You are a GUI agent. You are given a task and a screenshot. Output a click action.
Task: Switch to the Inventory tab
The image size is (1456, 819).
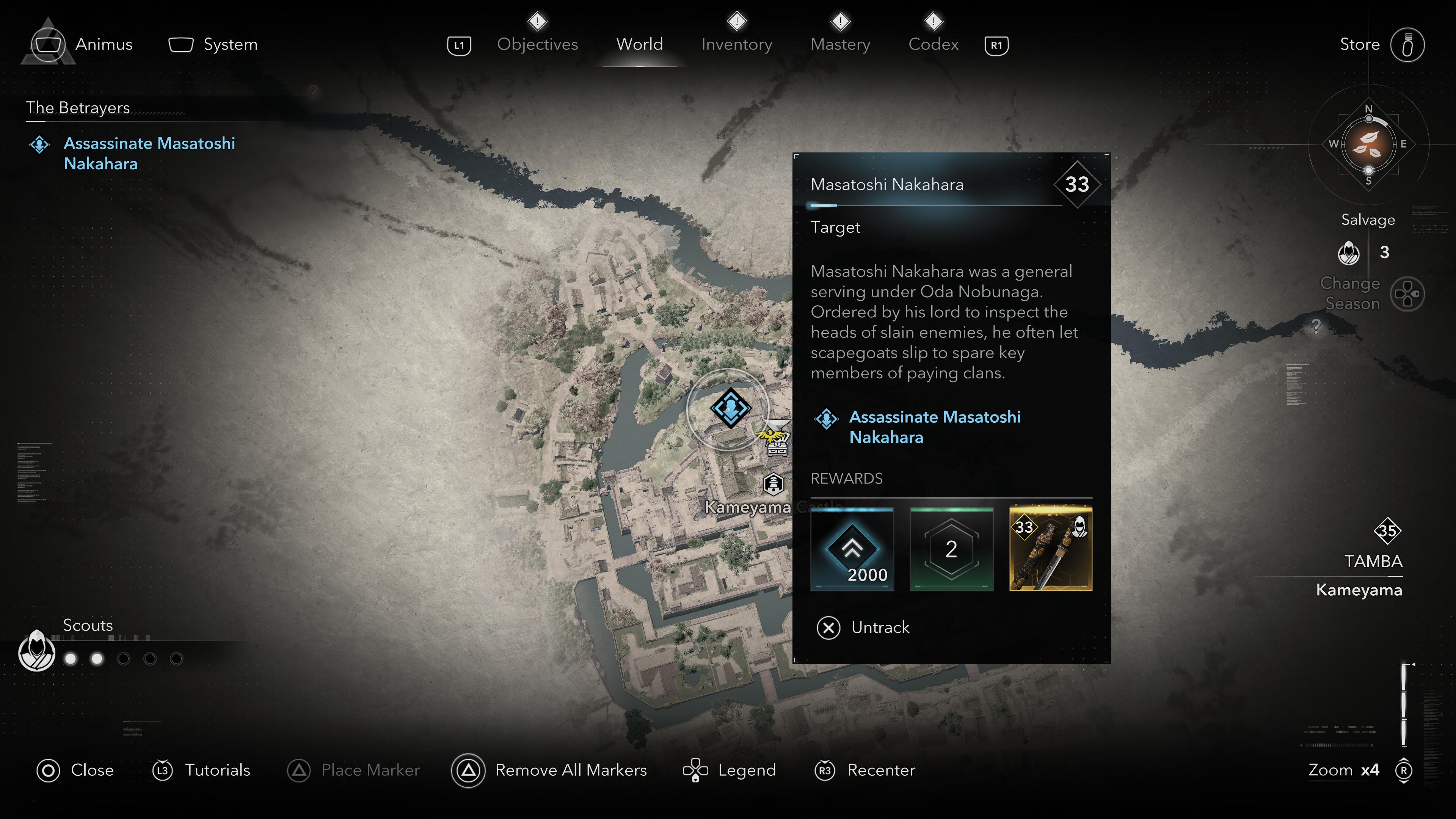point(736,44)
